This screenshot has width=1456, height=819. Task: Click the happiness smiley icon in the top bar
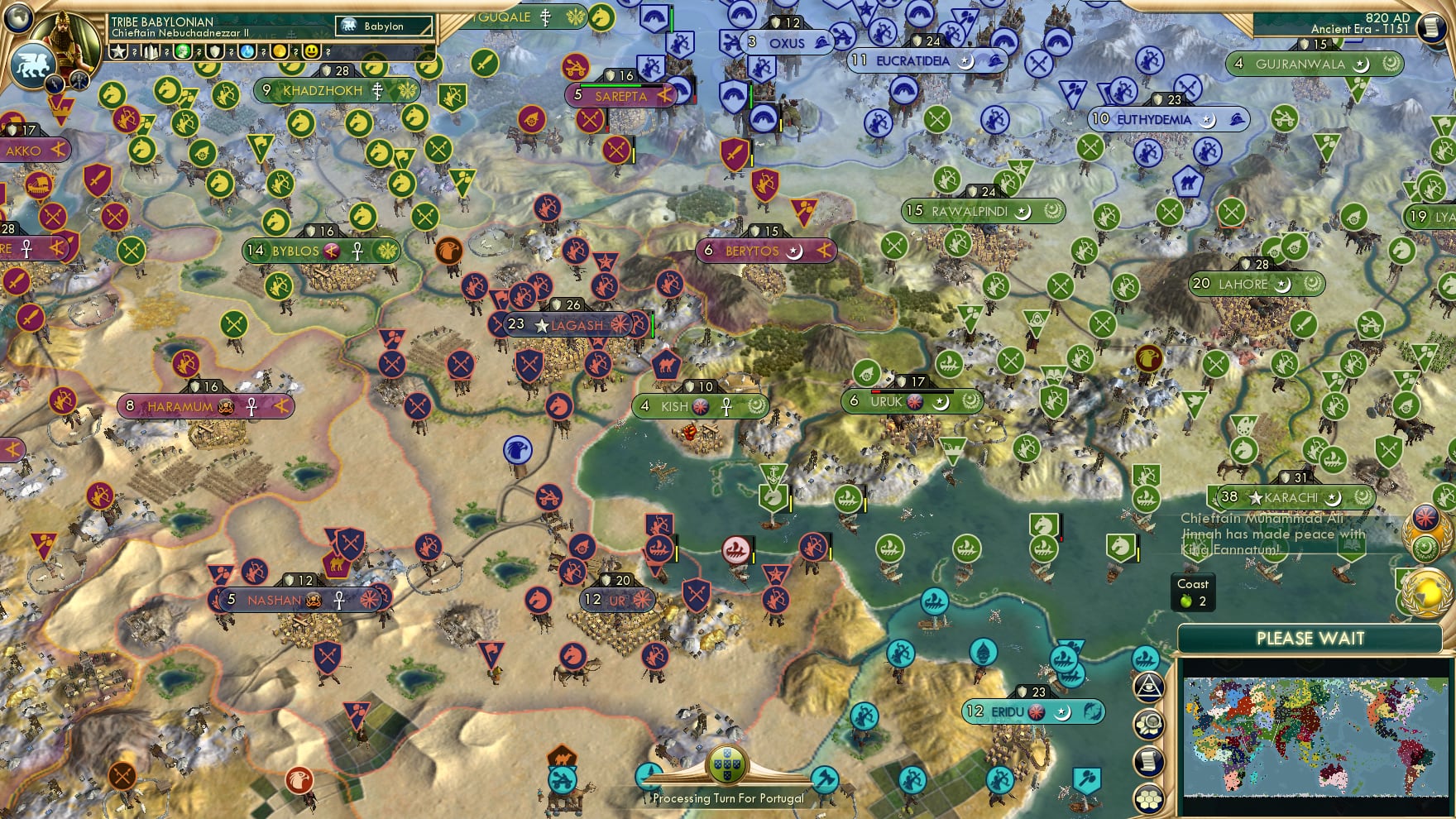pyautogui.click(x=311, y=52)
